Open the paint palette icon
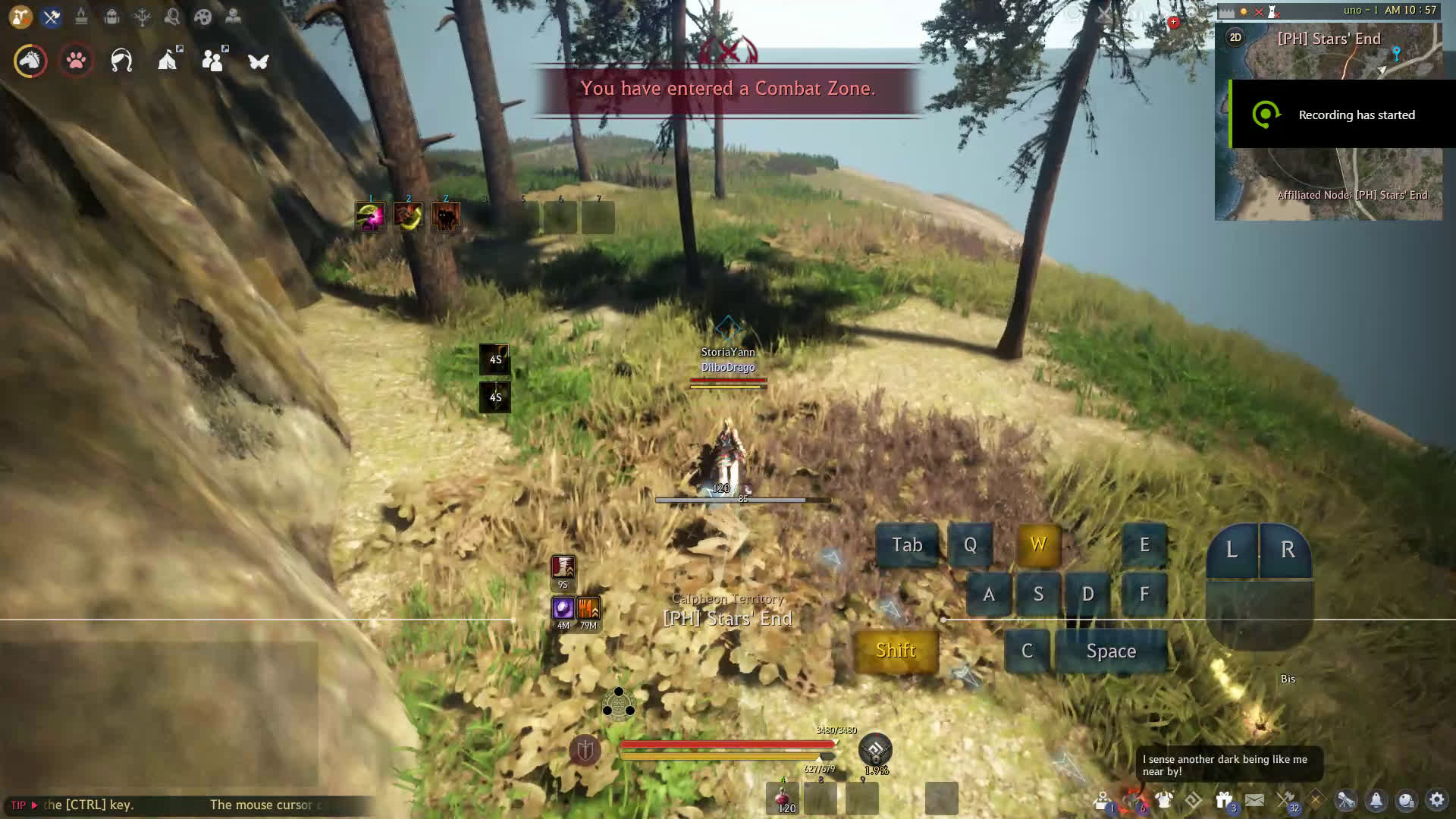The height and width of the screenshot is (819, 1456). click(202, 17)
